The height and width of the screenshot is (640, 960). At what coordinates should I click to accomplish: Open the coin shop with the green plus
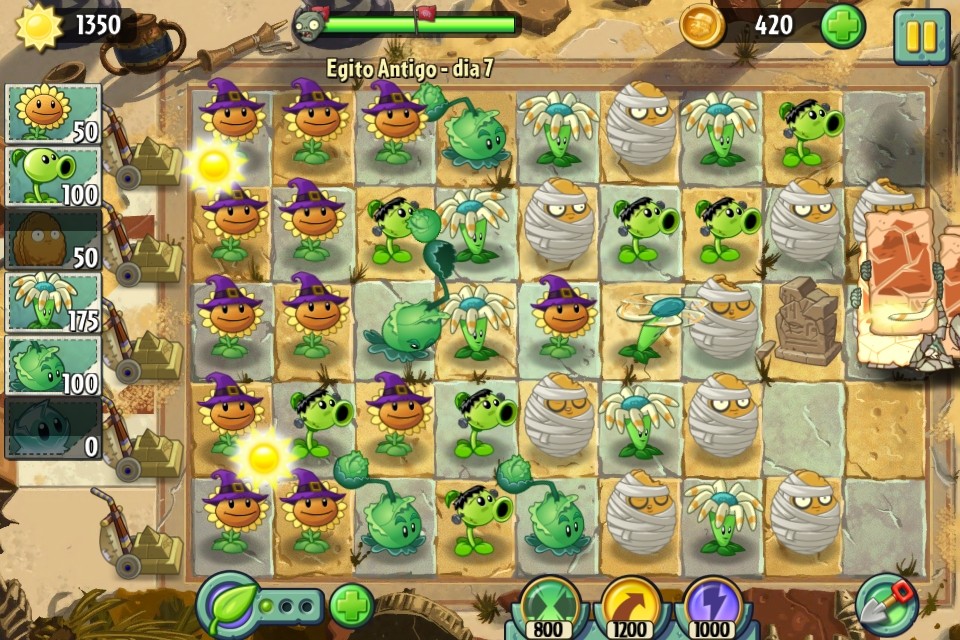pyautogui.click(x=842, y=26)
